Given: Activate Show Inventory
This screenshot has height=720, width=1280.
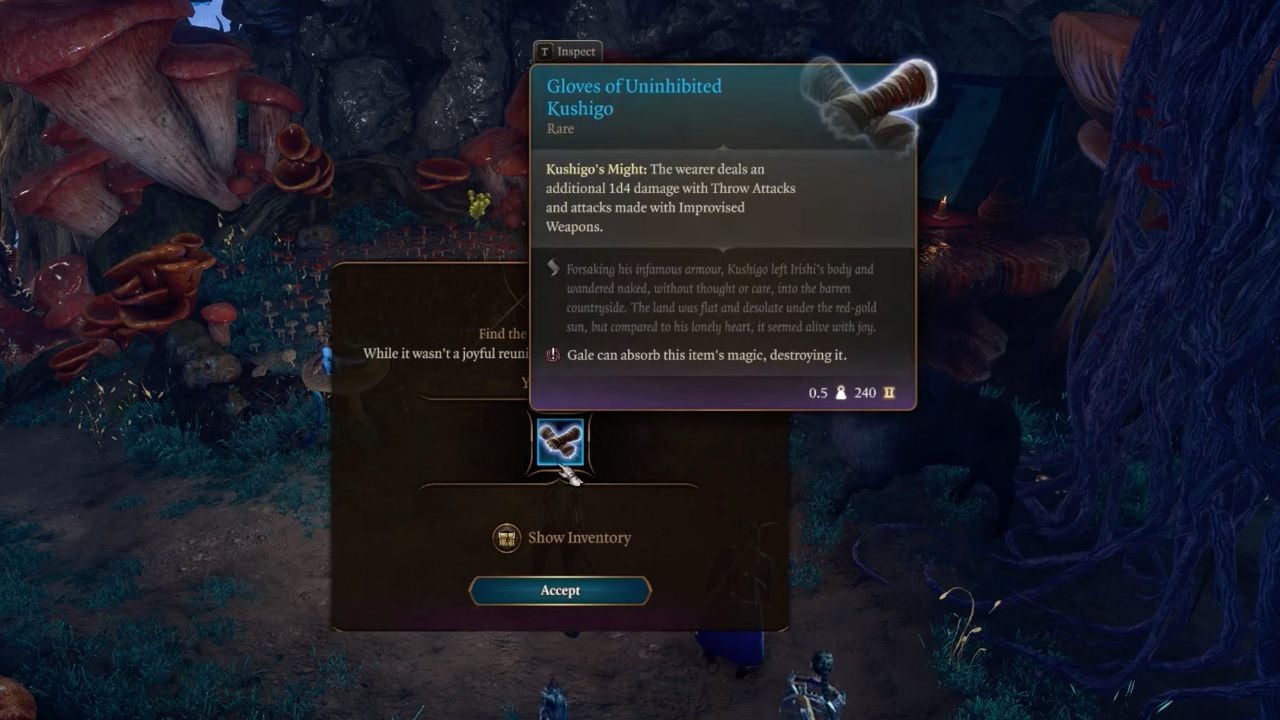Looking at the screenshot, I should point(580,538).
